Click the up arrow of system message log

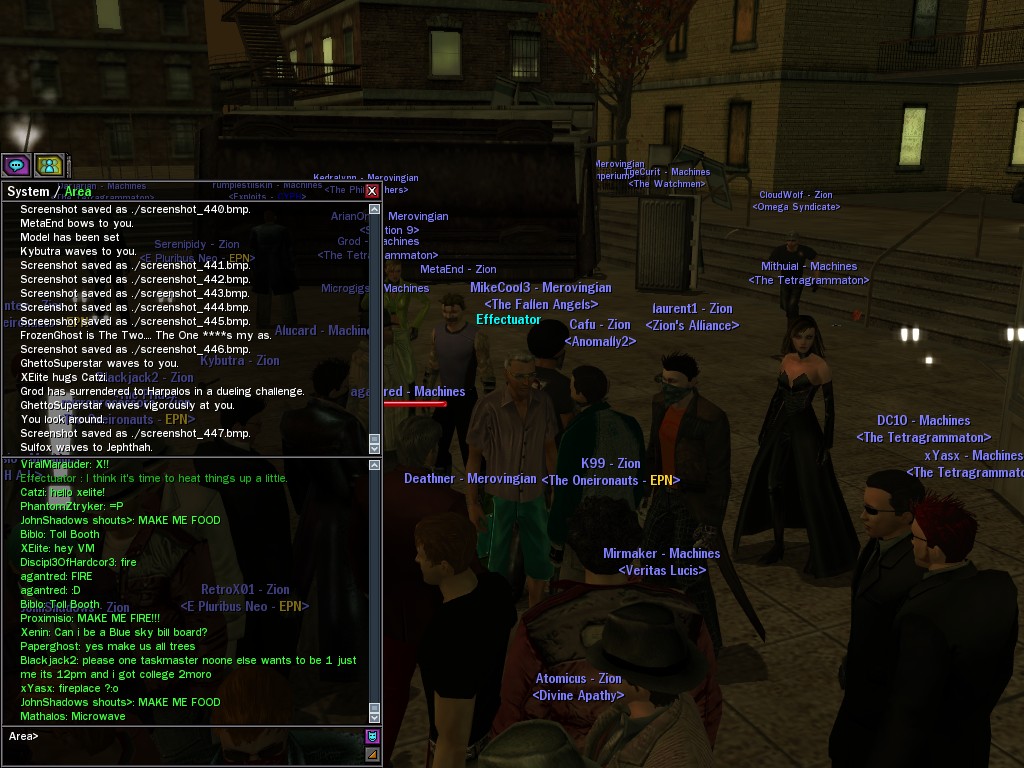(375, 210)
